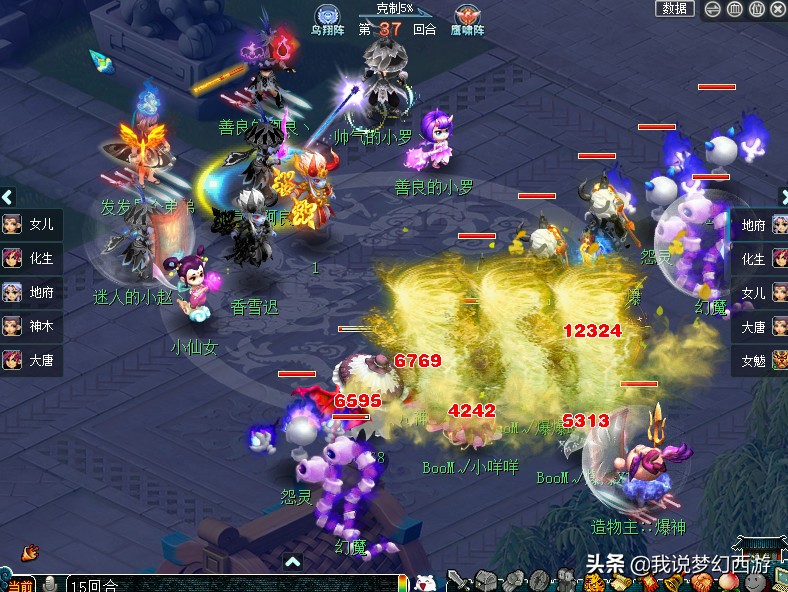Close the battle window with the X button
This screenshot has width=788, height=592.
click(x=777, y=9)
